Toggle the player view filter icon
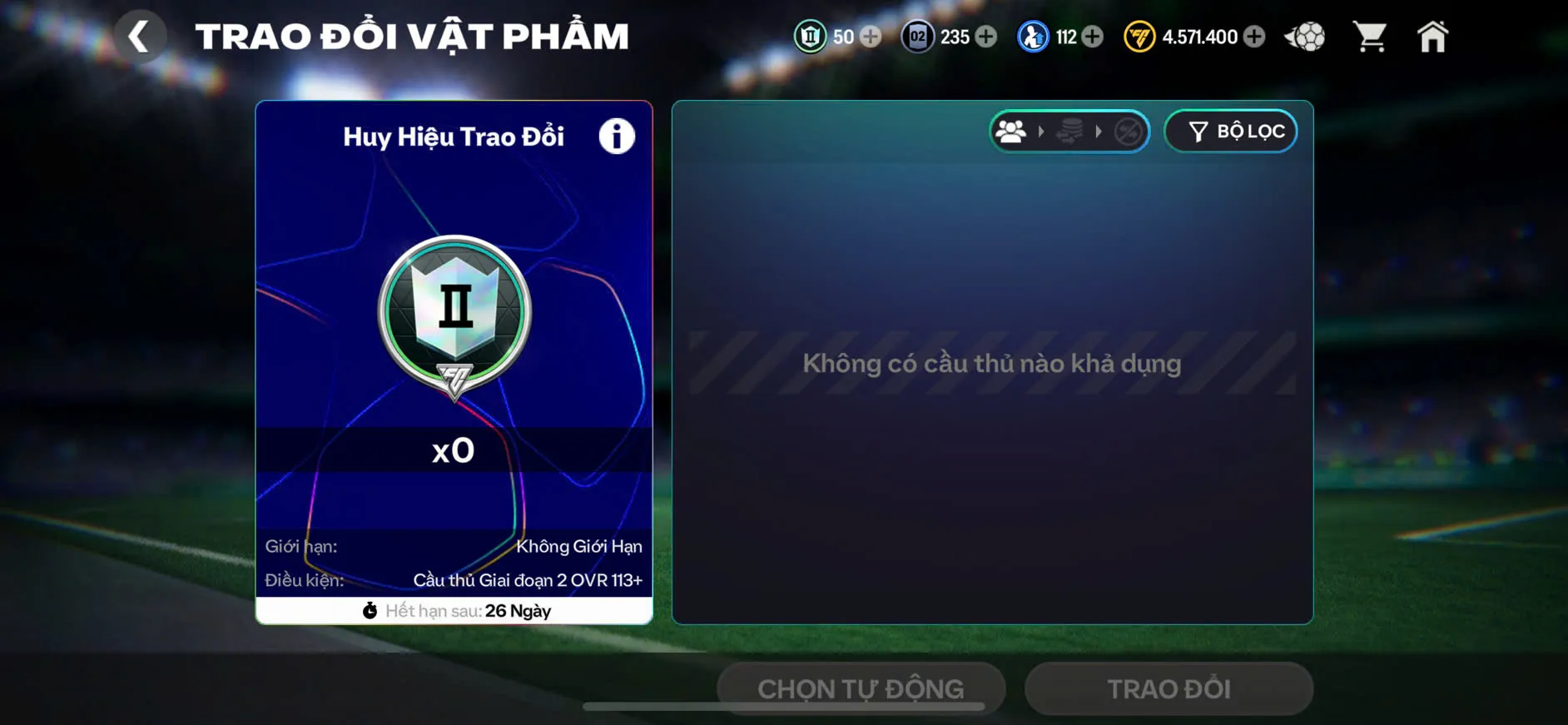The height and width of the screenshot is (725, 1568). click(x=1012, y=131)
